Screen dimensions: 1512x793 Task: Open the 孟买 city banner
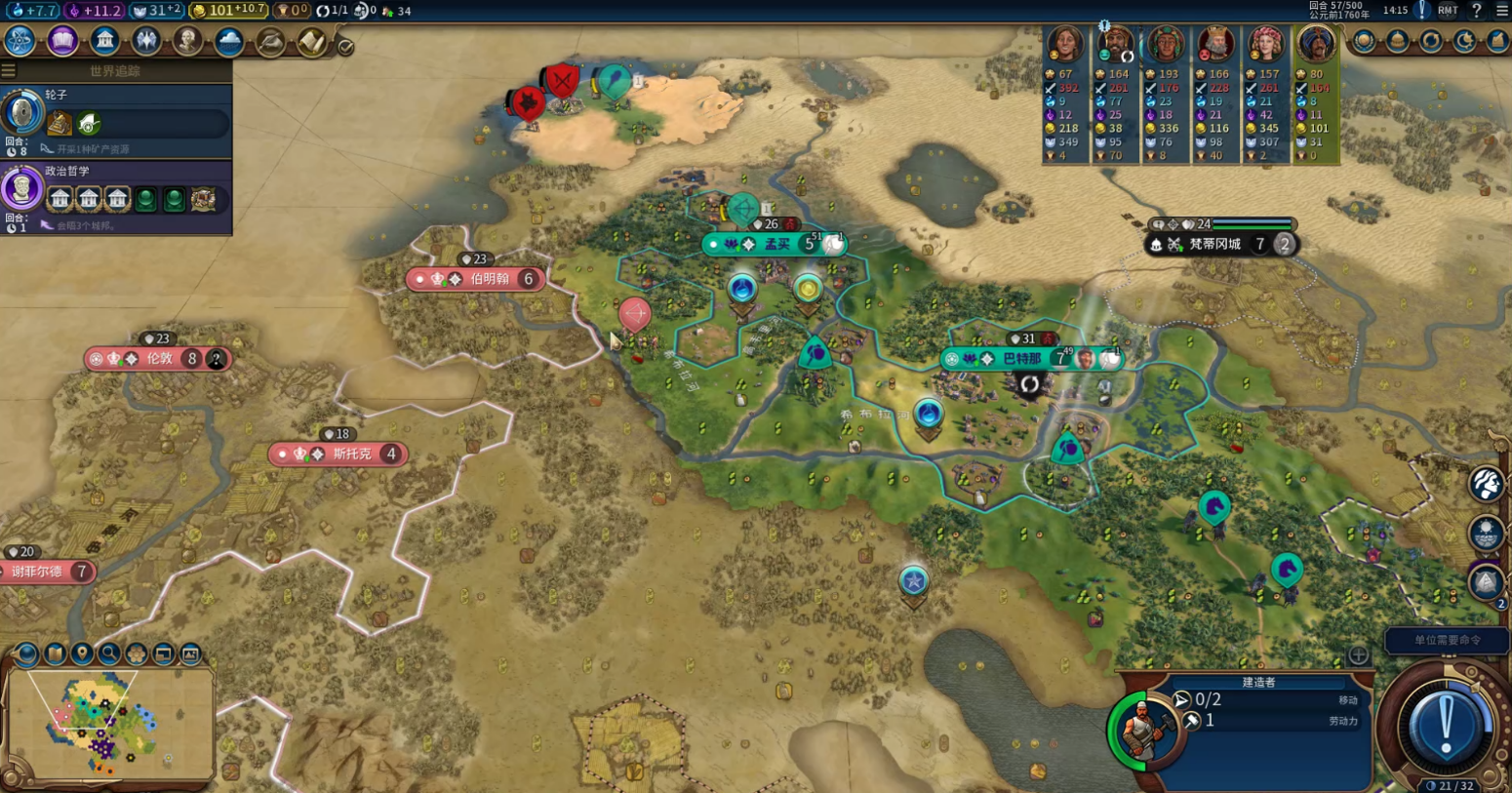776,244
